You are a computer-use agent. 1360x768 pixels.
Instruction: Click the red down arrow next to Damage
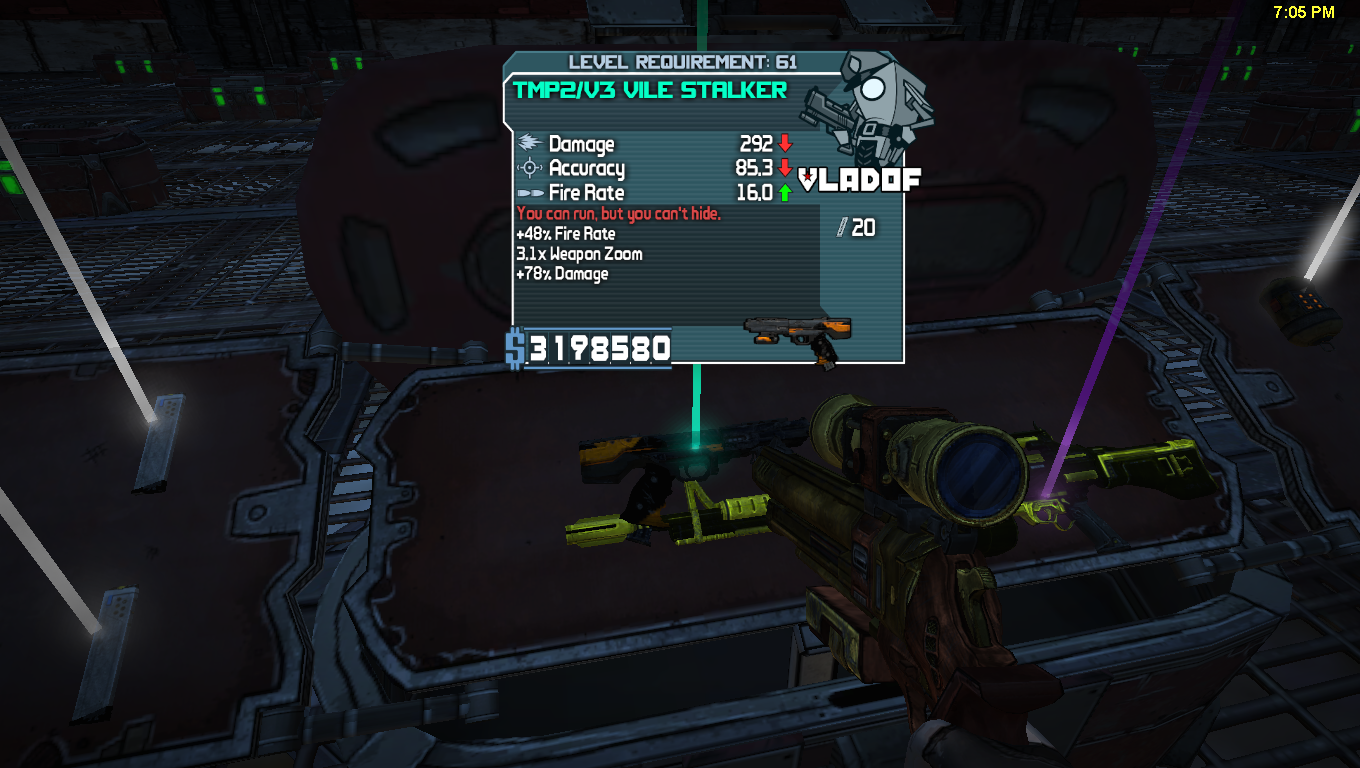pos(786,145)
